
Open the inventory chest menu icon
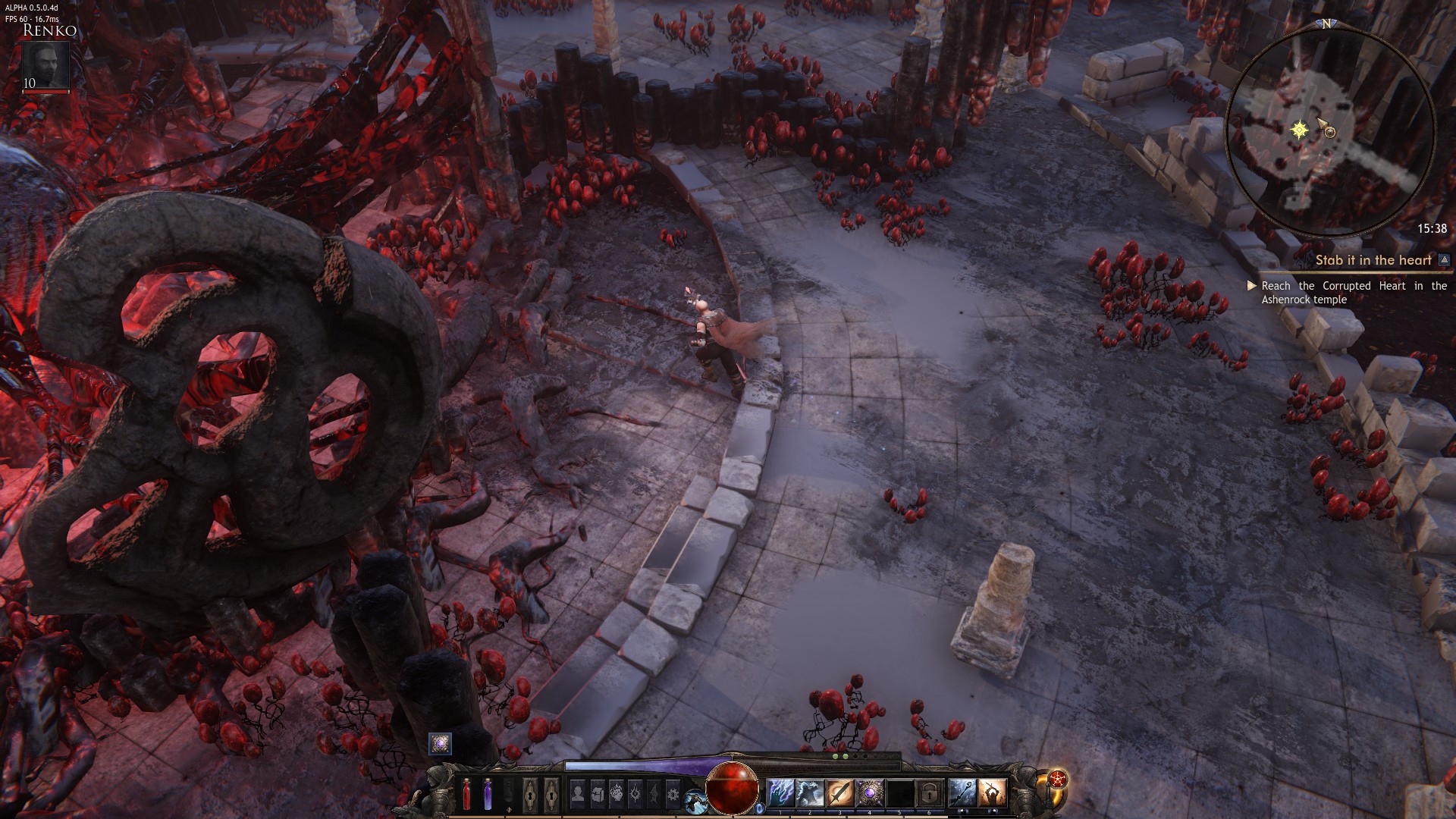tap(597, 793)
